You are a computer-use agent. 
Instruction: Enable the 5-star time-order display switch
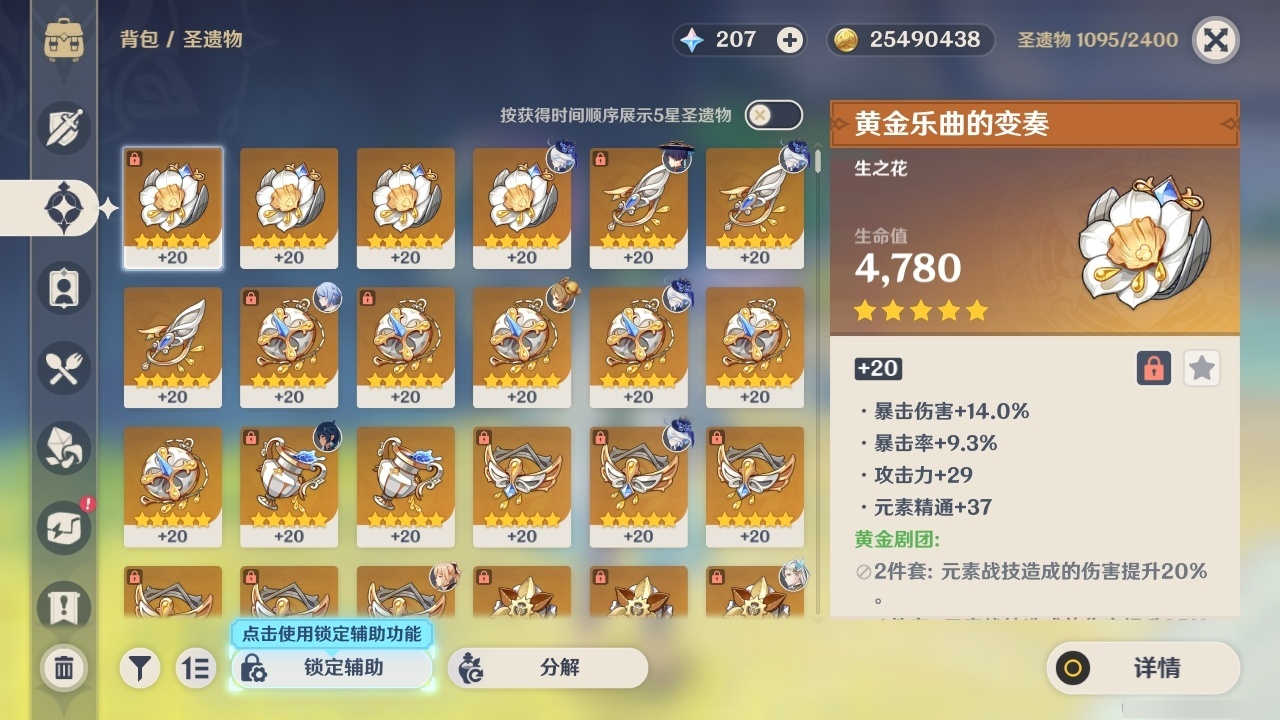(772, 115)
